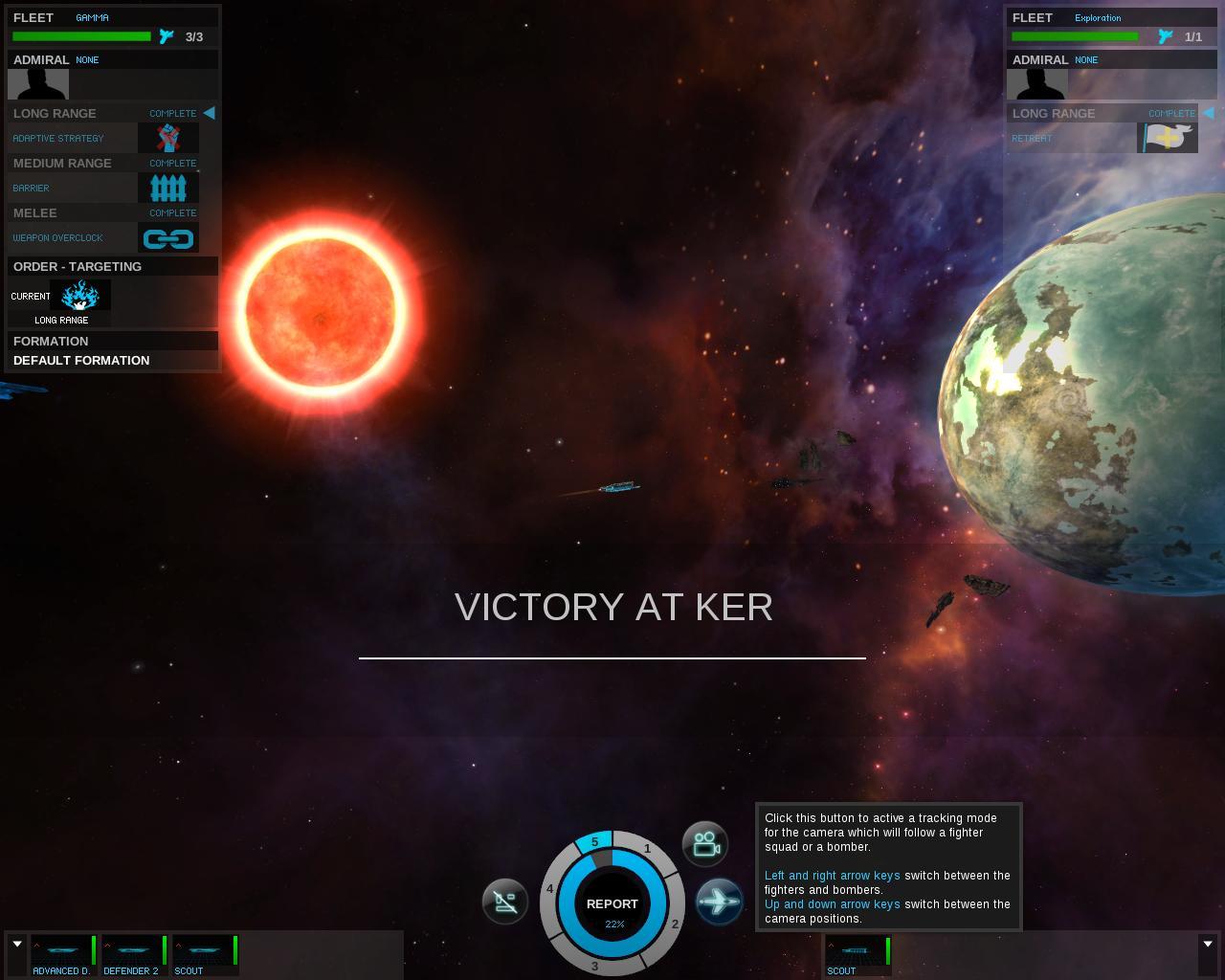Select the highlighted phase 5 dial segment
Screen dimensions: 1225x980
point(594,842)
